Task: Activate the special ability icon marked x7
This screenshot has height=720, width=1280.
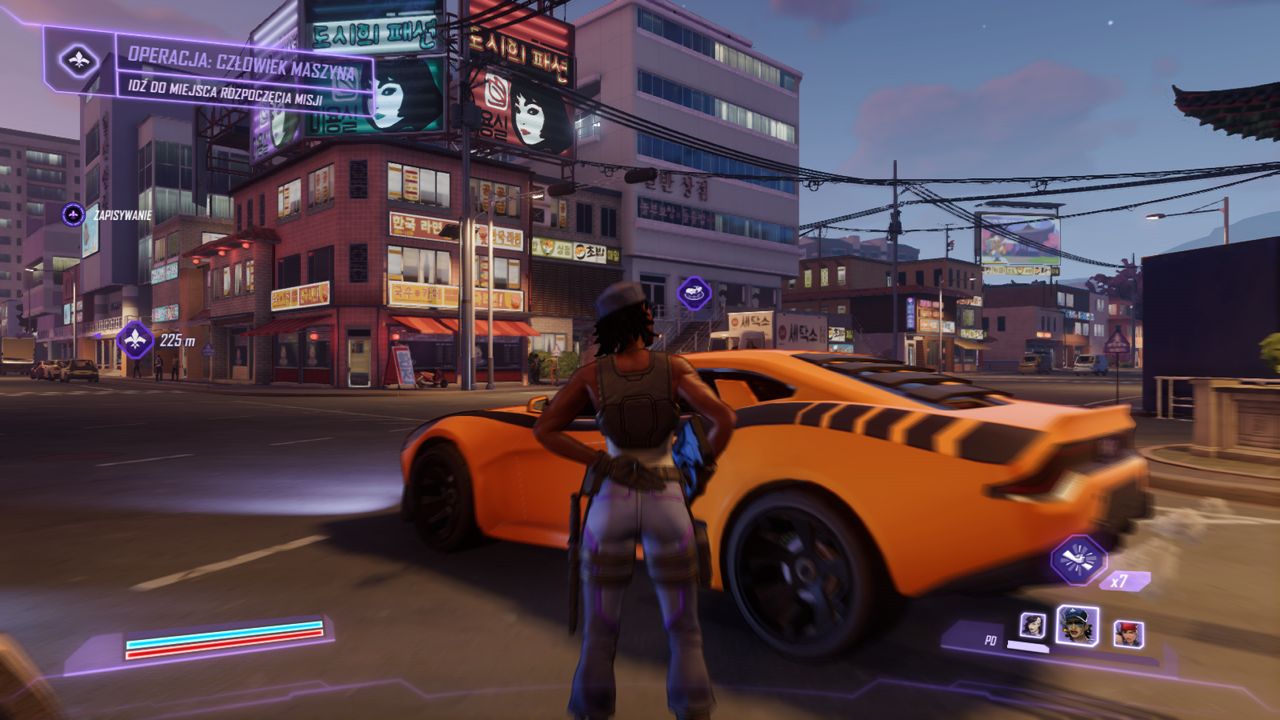Action: tap(1078, 560)
